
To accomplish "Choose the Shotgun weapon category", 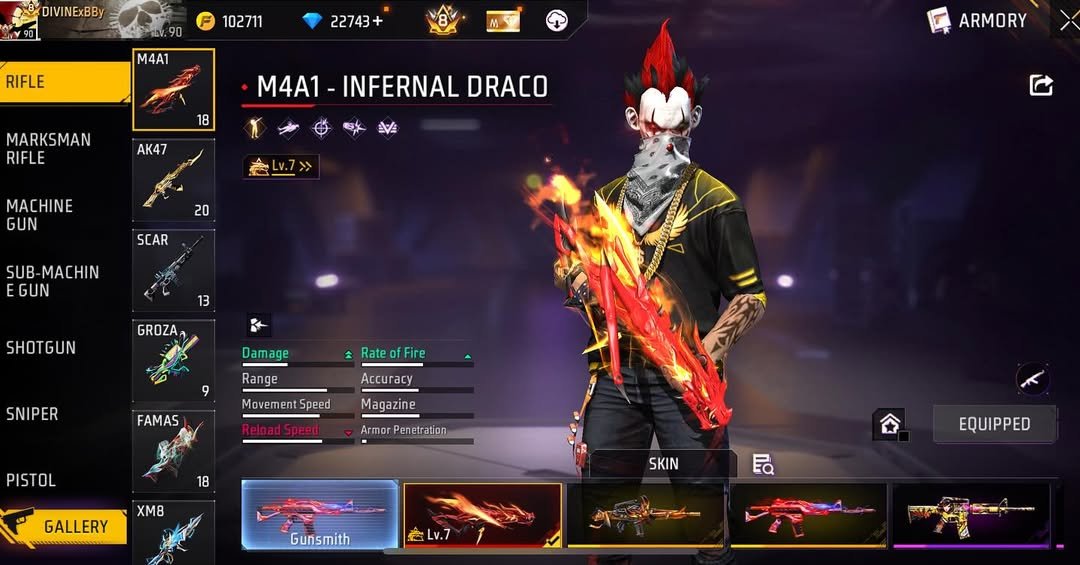I will [x=41, y=348].
